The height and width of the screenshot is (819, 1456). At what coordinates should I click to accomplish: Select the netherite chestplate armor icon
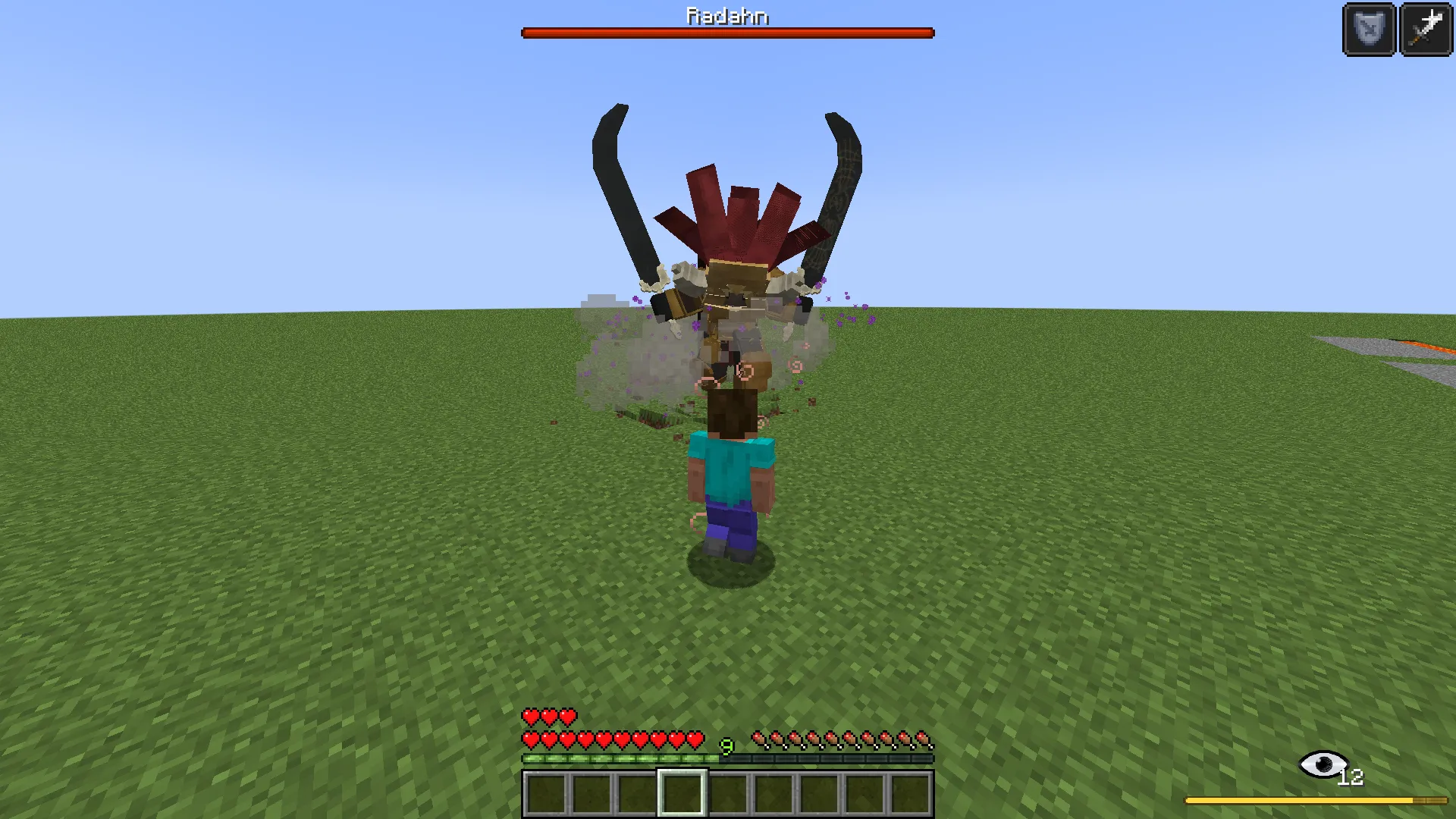[1367, 30]
